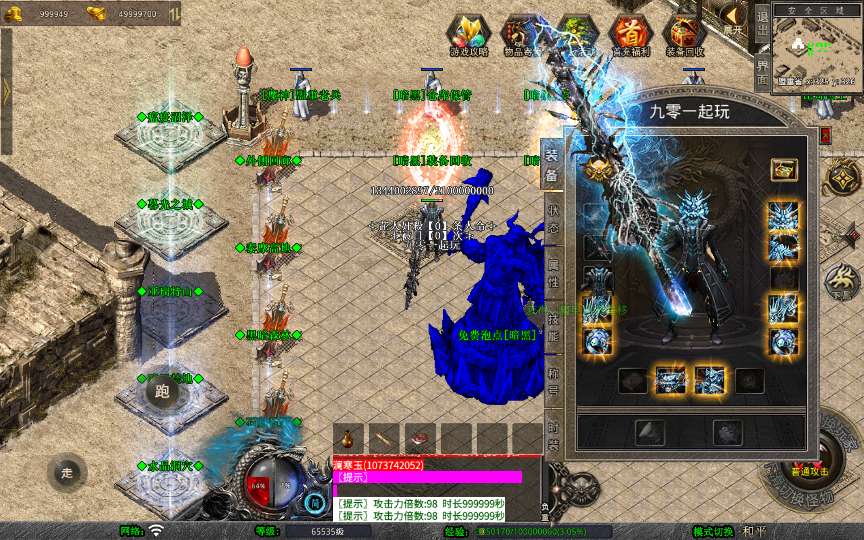The height and width of the screenshot is (540, 864).
Task: Use the gourd potion in the hotbar
Action: [348, 438]
